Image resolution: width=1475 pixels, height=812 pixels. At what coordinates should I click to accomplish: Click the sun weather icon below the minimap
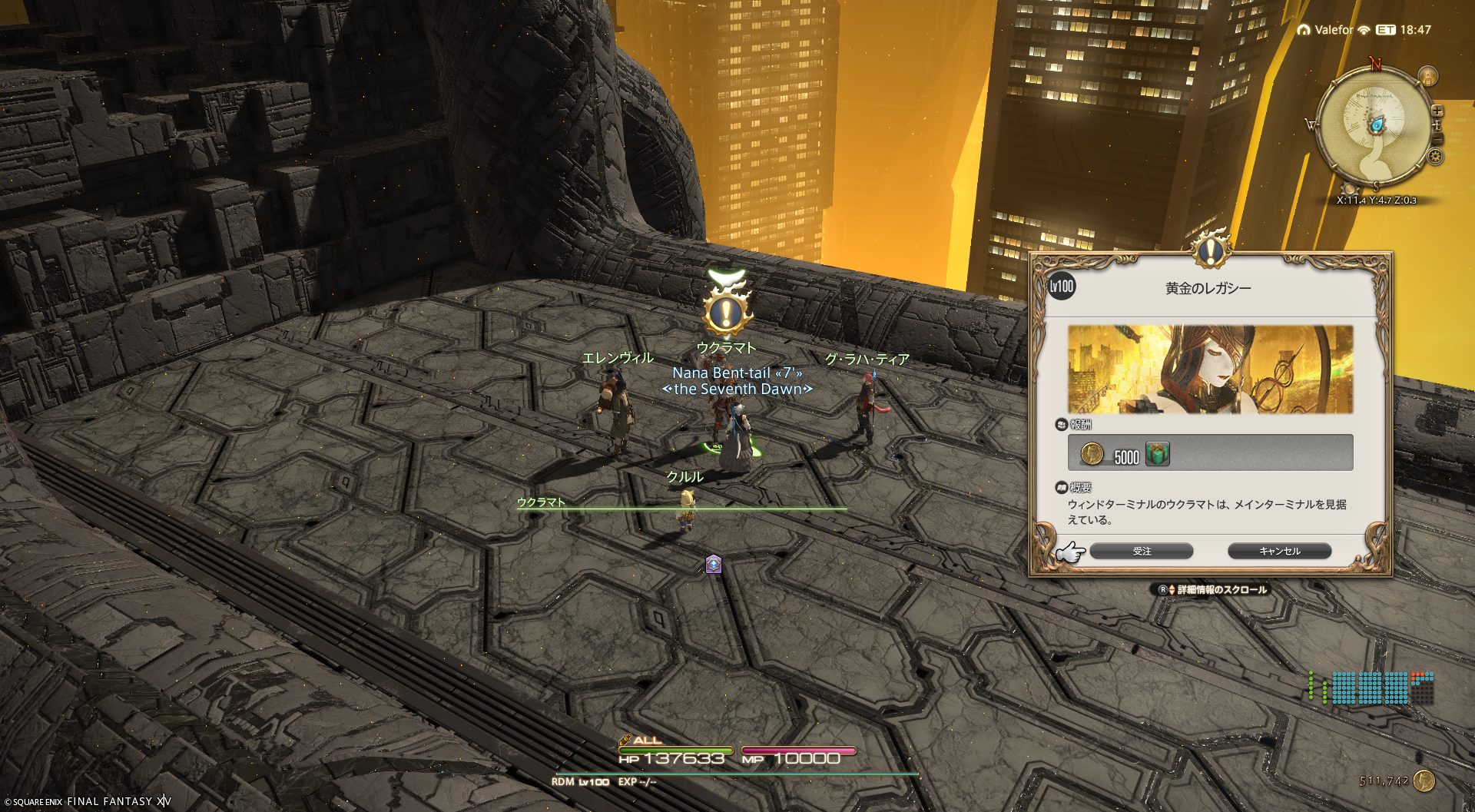point(1349,188)
